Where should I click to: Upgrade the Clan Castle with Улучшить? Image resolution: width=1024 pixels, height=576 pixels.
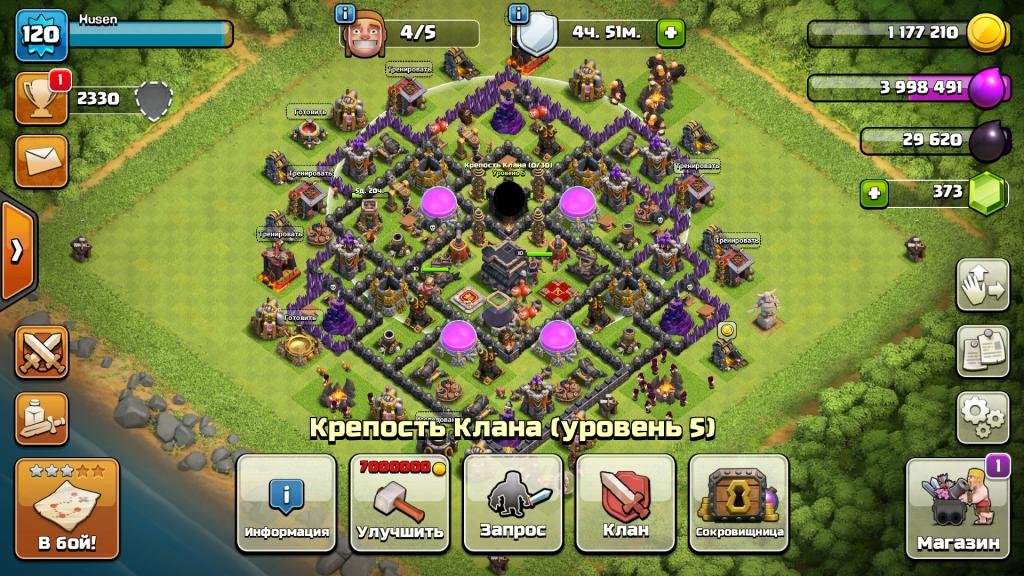[x=399, y=502]
